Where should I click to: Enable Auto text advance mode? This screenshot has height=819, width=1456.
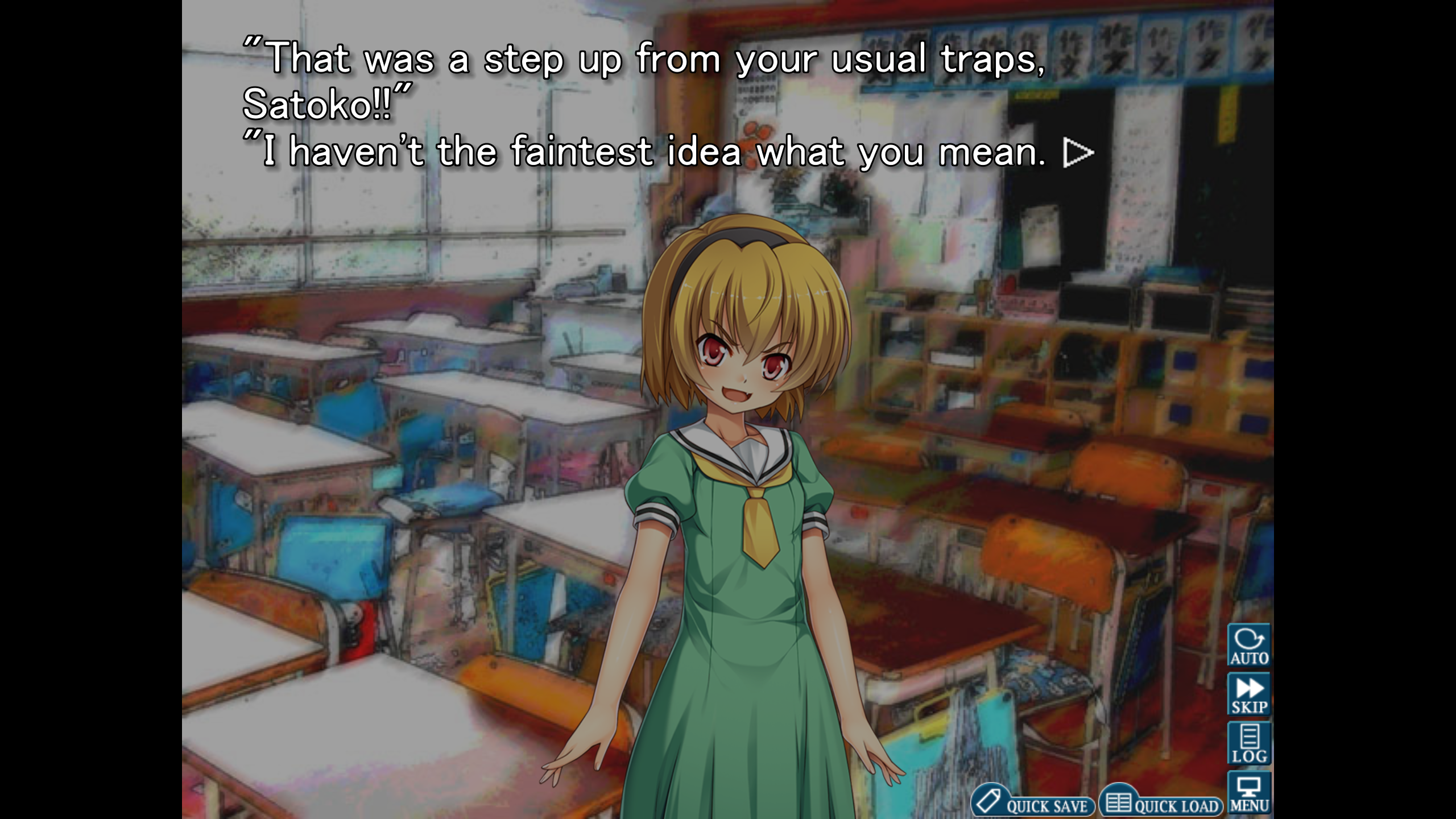pyautogui.click(x=1249, y=646)
